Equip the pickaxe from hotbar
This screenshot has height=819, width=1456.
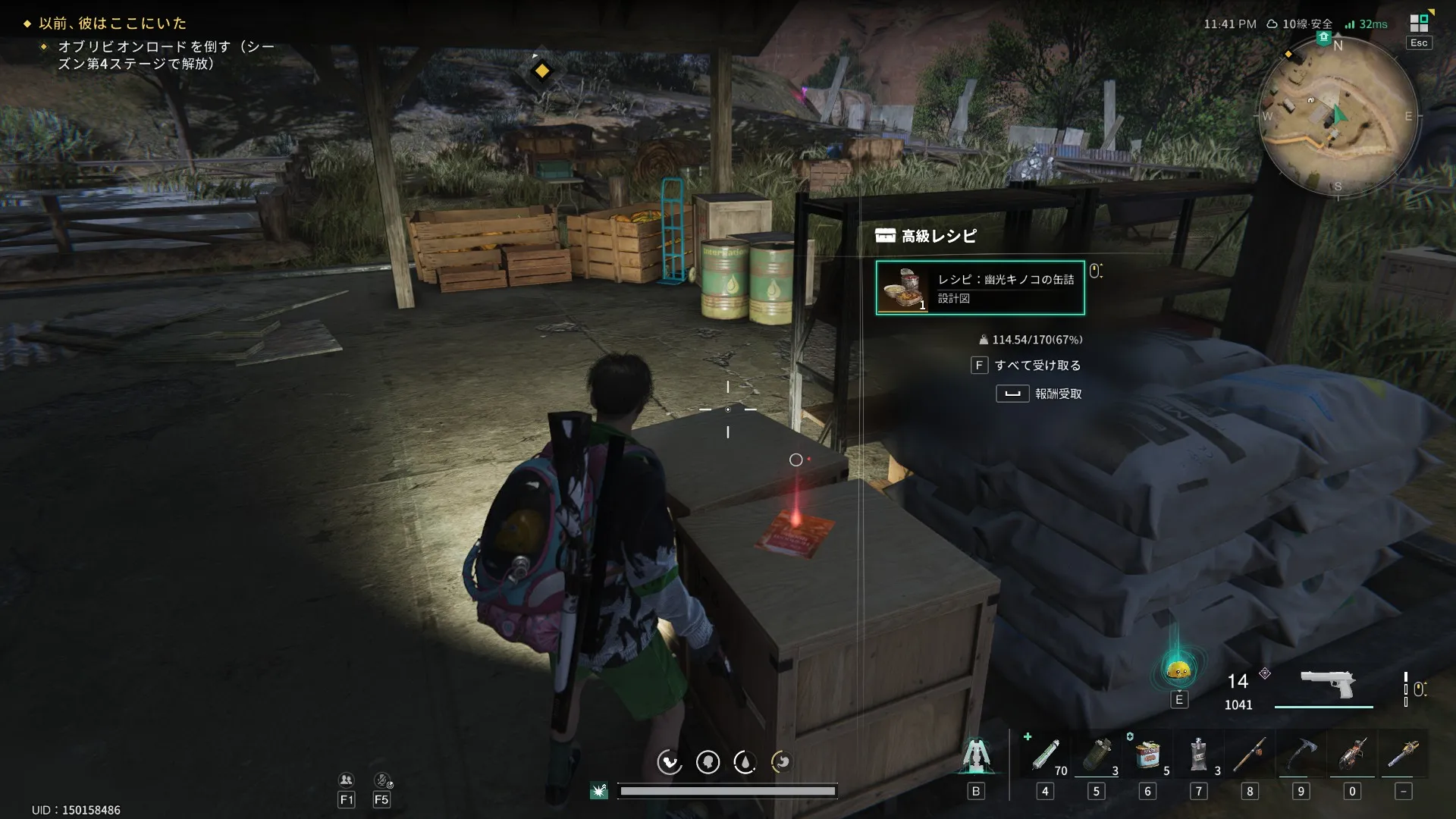1301,755
